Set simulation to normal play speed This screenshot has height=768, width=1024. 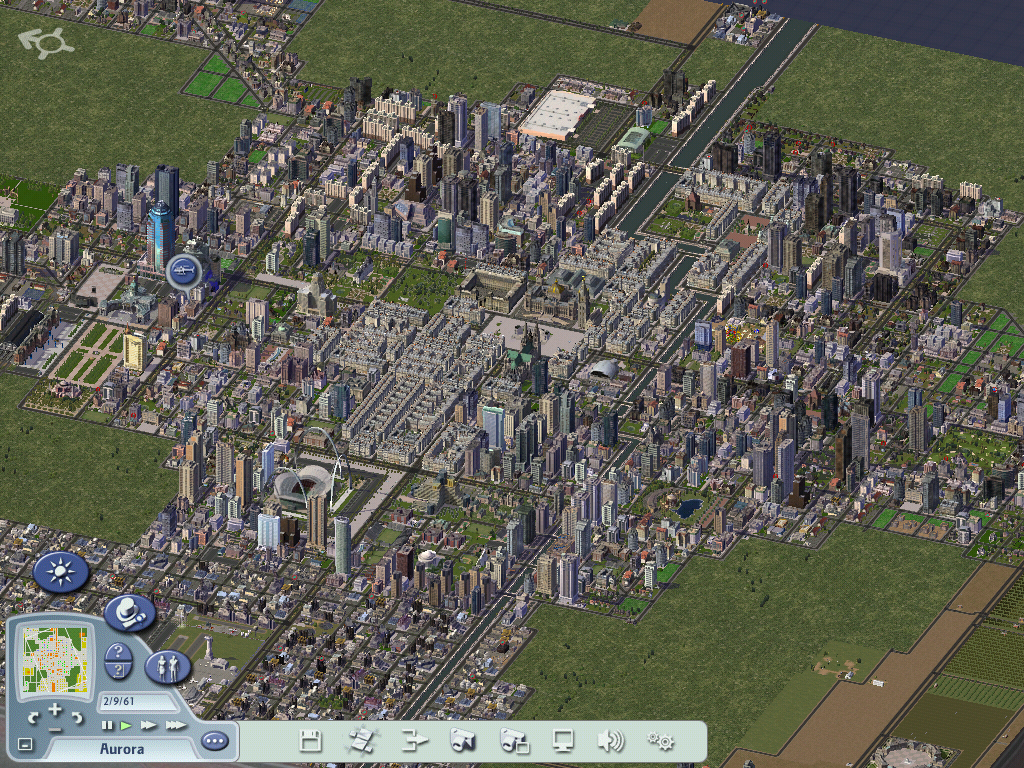(x=126, y=725)
